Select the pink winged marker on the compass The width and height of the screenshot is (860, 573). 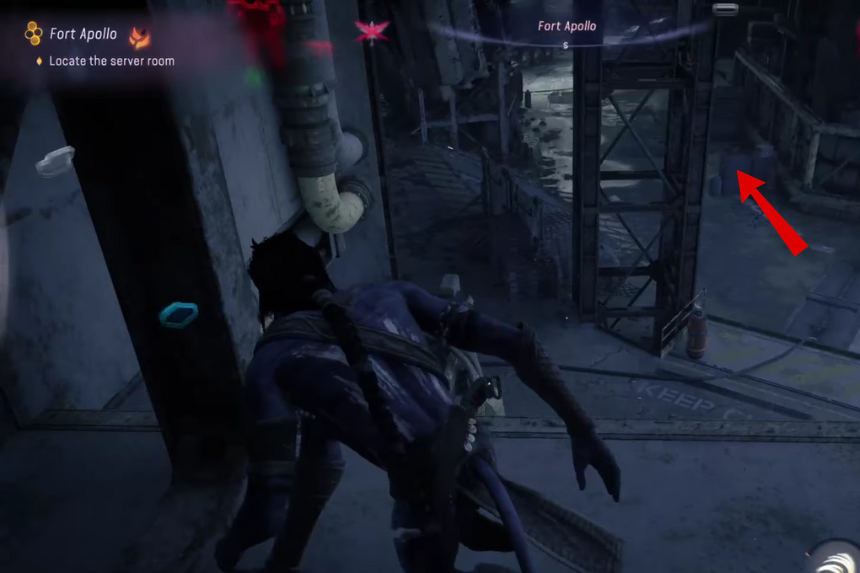tap(371, 31)
